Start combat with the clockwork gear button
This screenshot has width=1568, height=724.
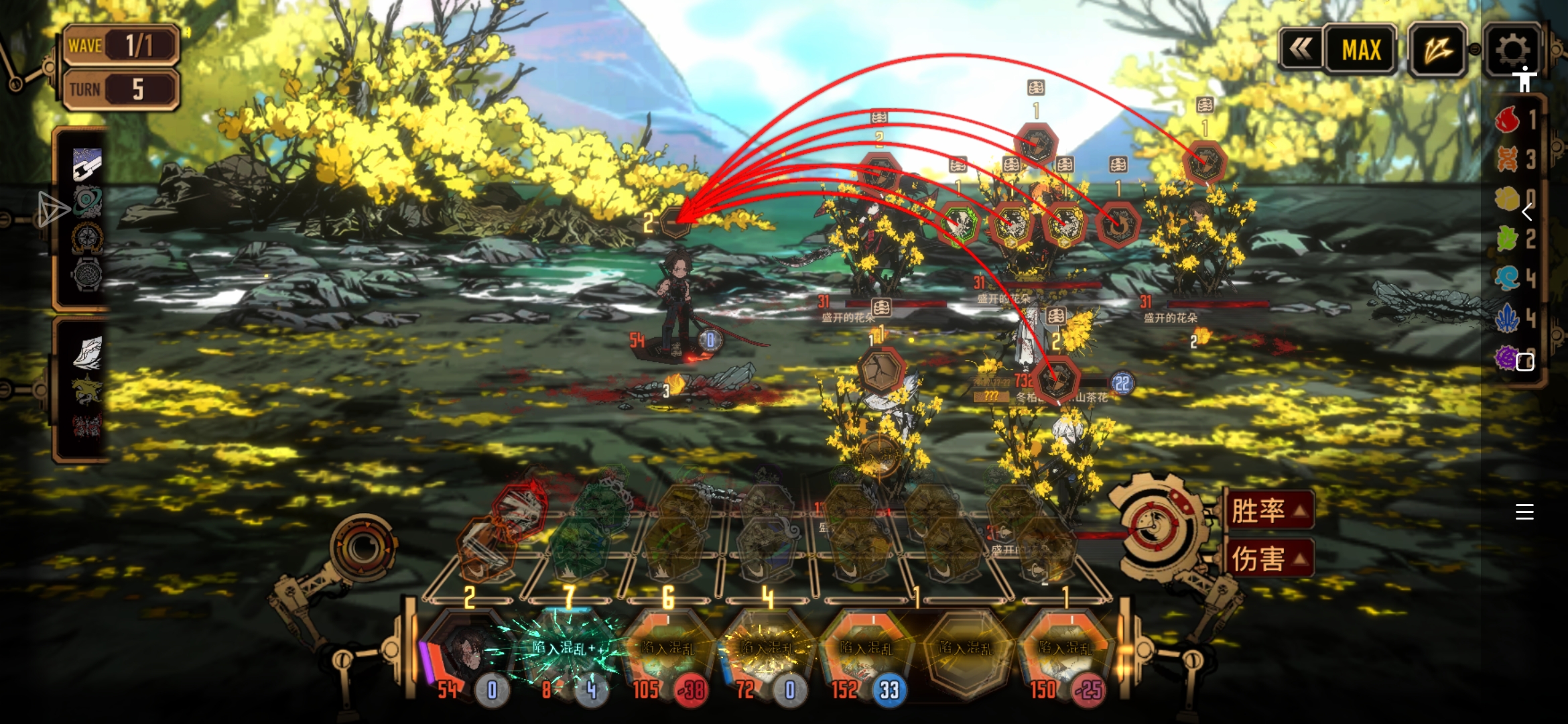[x=1157, y=526]
